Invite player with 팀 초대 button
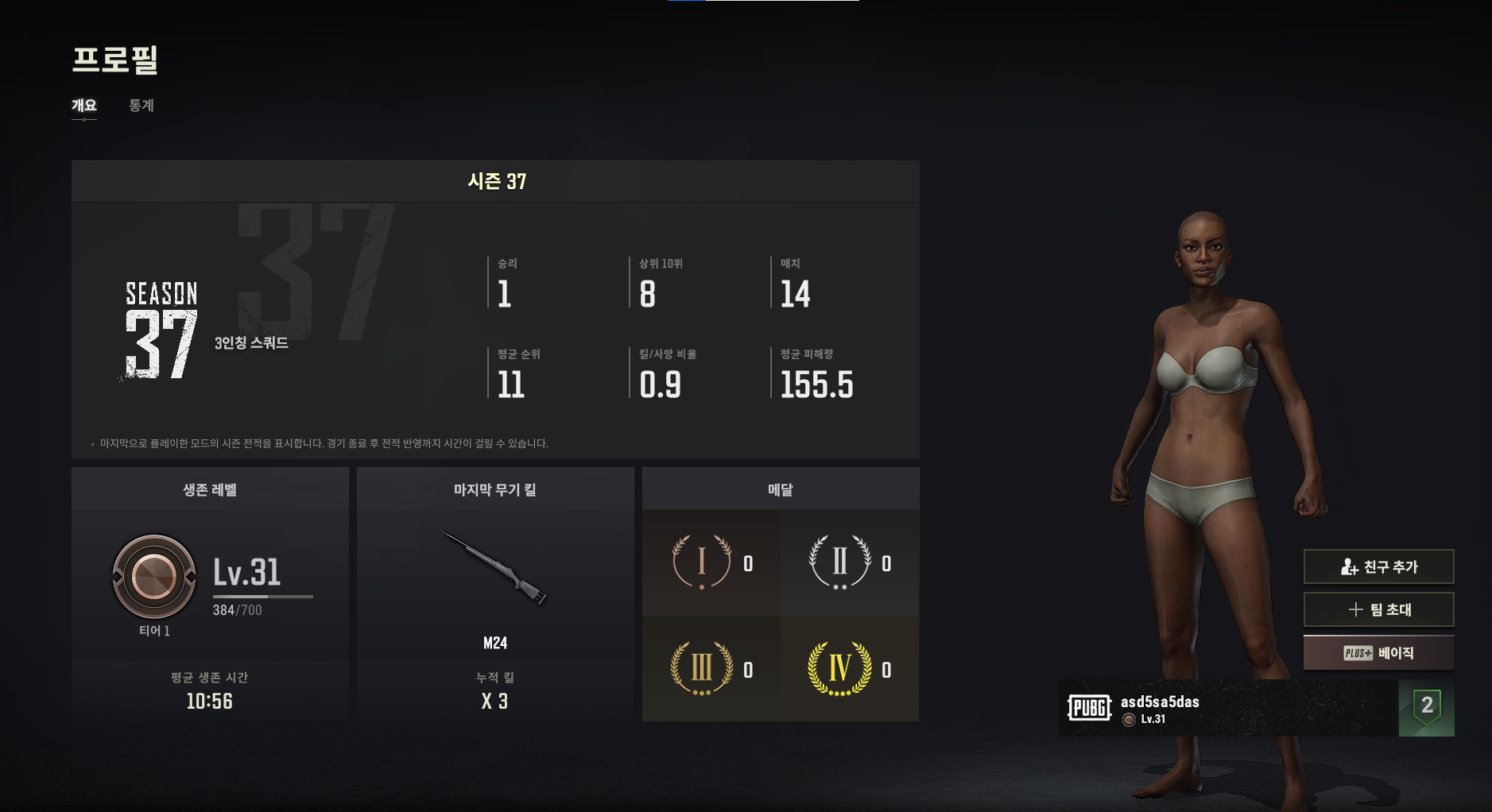Viewport: 1492px width, 812px height. point(1378,609)
